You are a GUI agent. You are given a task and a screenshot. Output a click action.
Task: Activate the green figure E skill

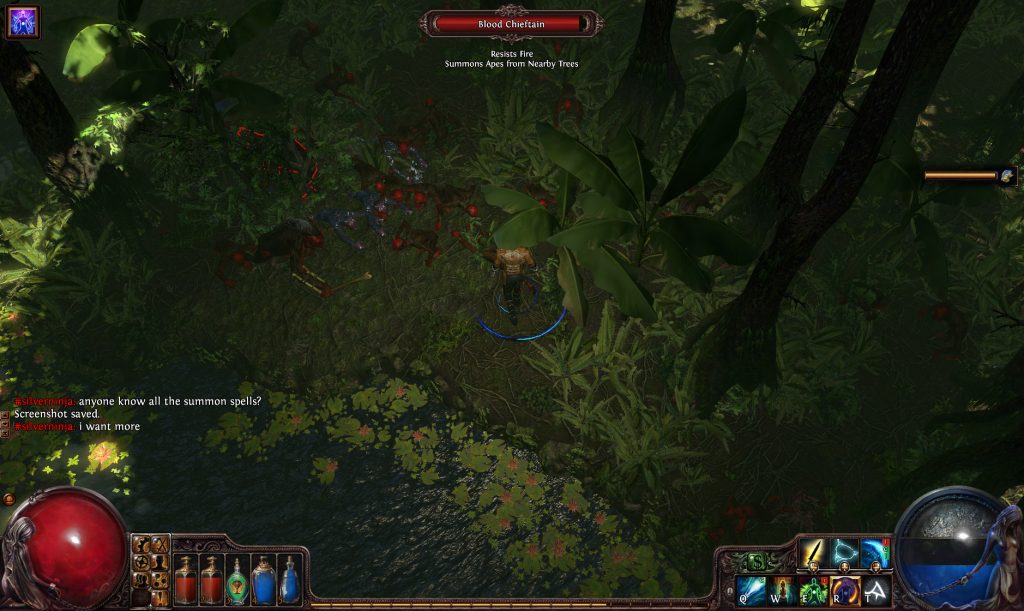(x=813, y=591)
